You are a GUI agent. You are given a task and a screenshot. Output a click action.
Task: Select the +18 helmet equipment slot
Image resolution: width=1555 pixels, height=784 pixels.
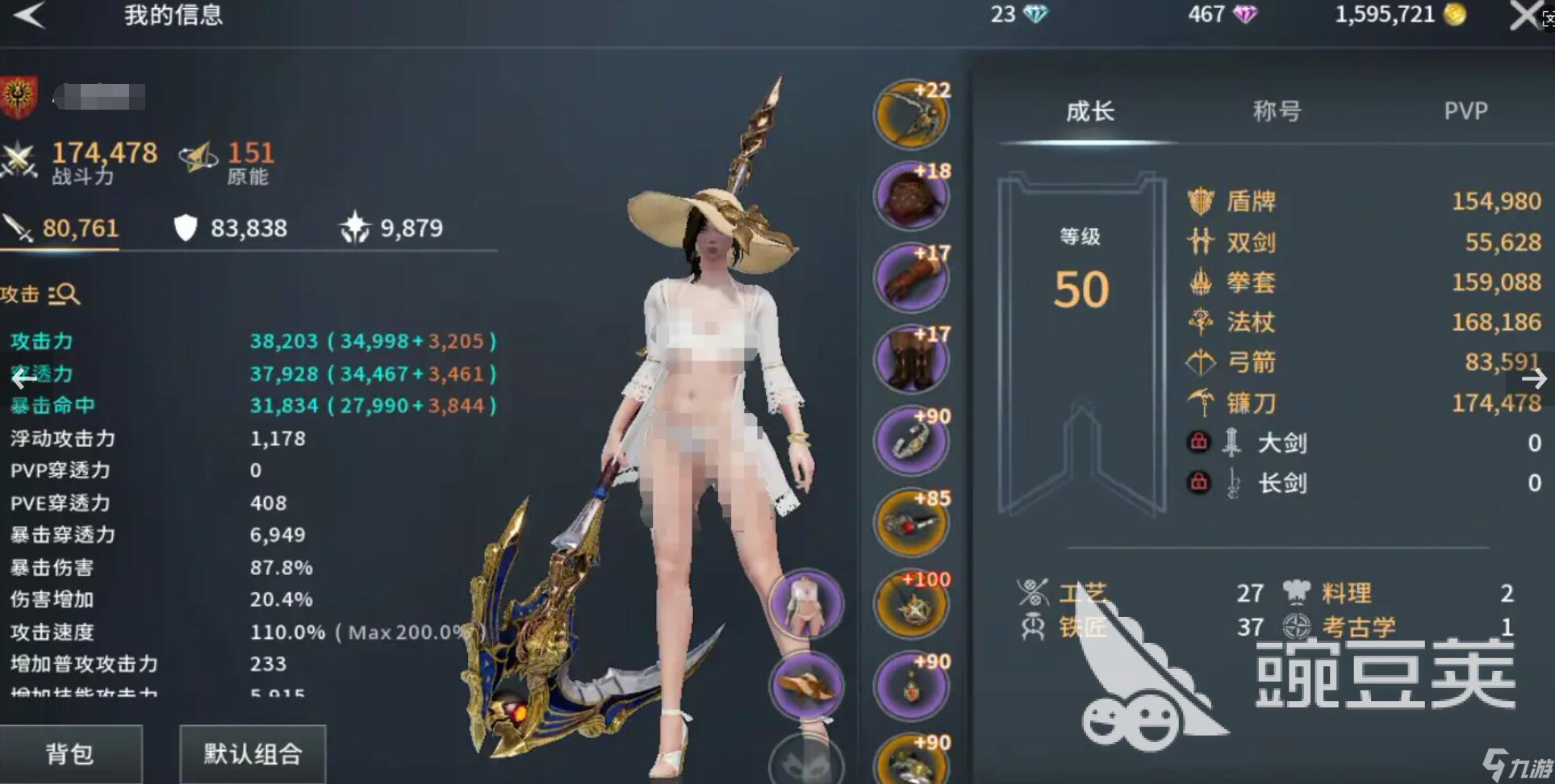pyautogui.click(x=912, y=197)
